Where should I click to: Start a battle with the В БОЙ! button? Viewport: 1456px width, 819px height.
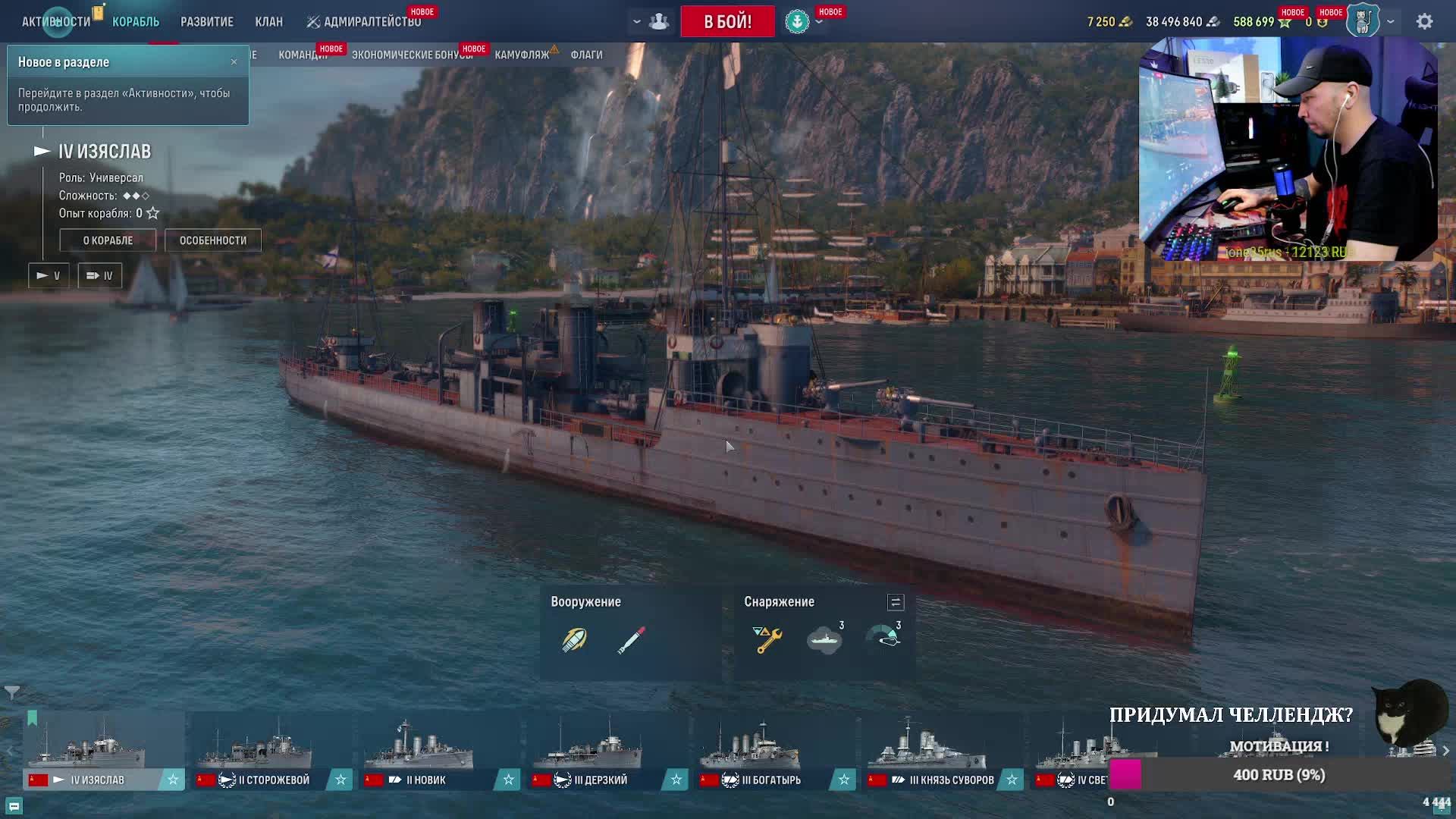[727, 21]
